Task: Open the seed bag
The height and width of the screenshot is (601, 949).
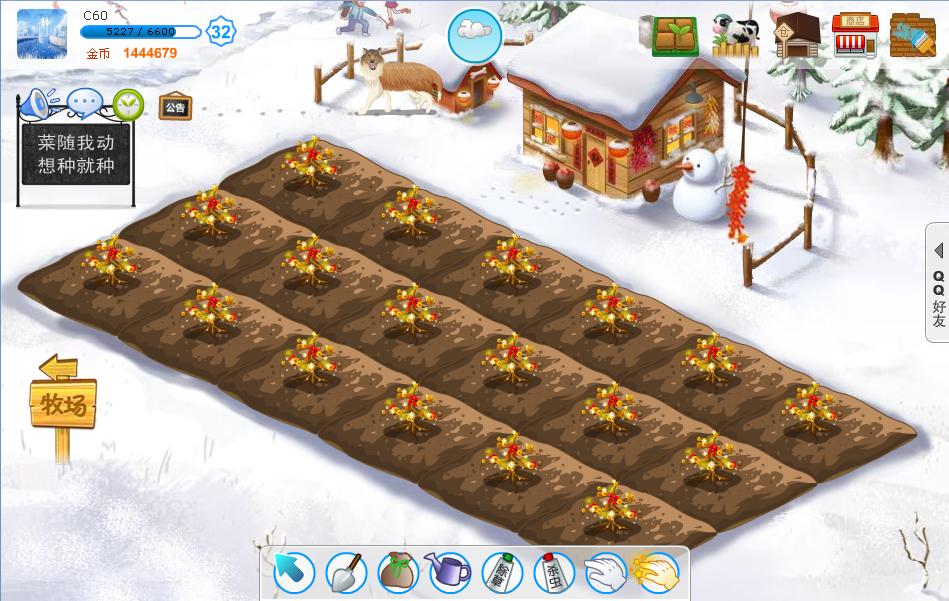Action: point(397,573)
